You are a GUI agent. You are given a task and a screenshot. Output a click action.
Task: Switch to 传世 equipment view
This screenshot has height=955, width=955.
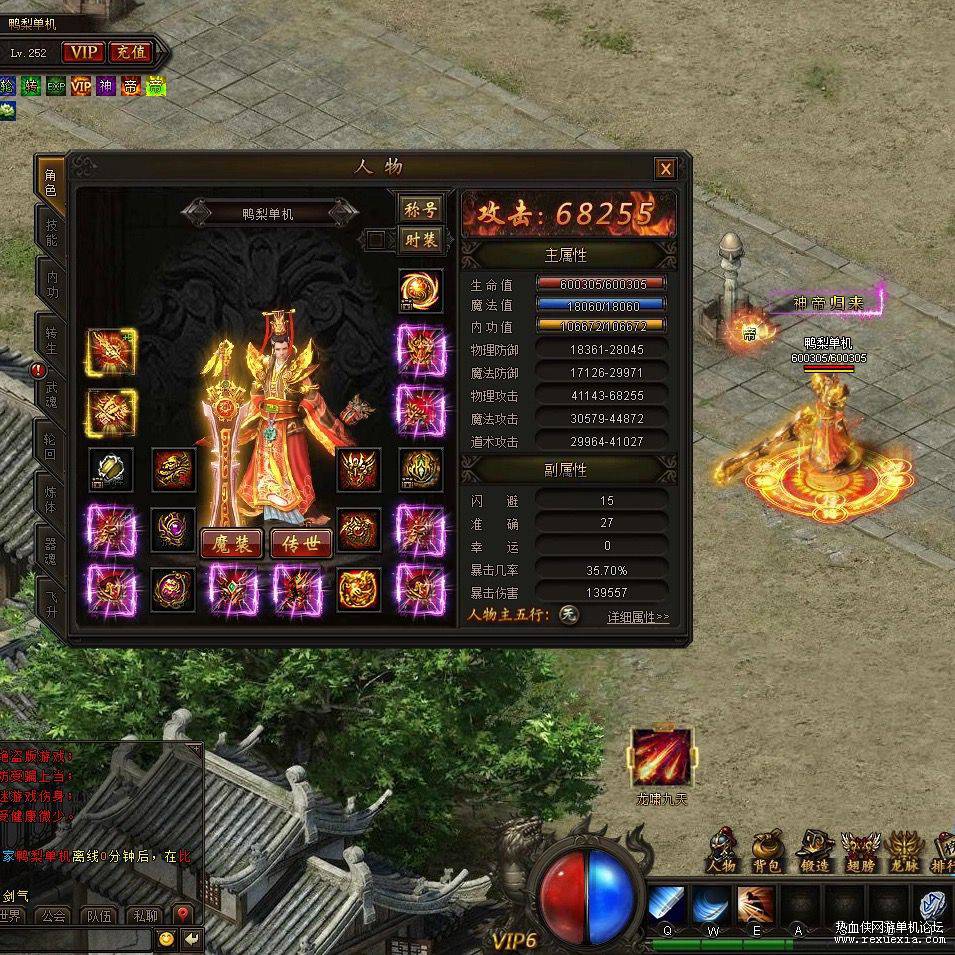300,543
